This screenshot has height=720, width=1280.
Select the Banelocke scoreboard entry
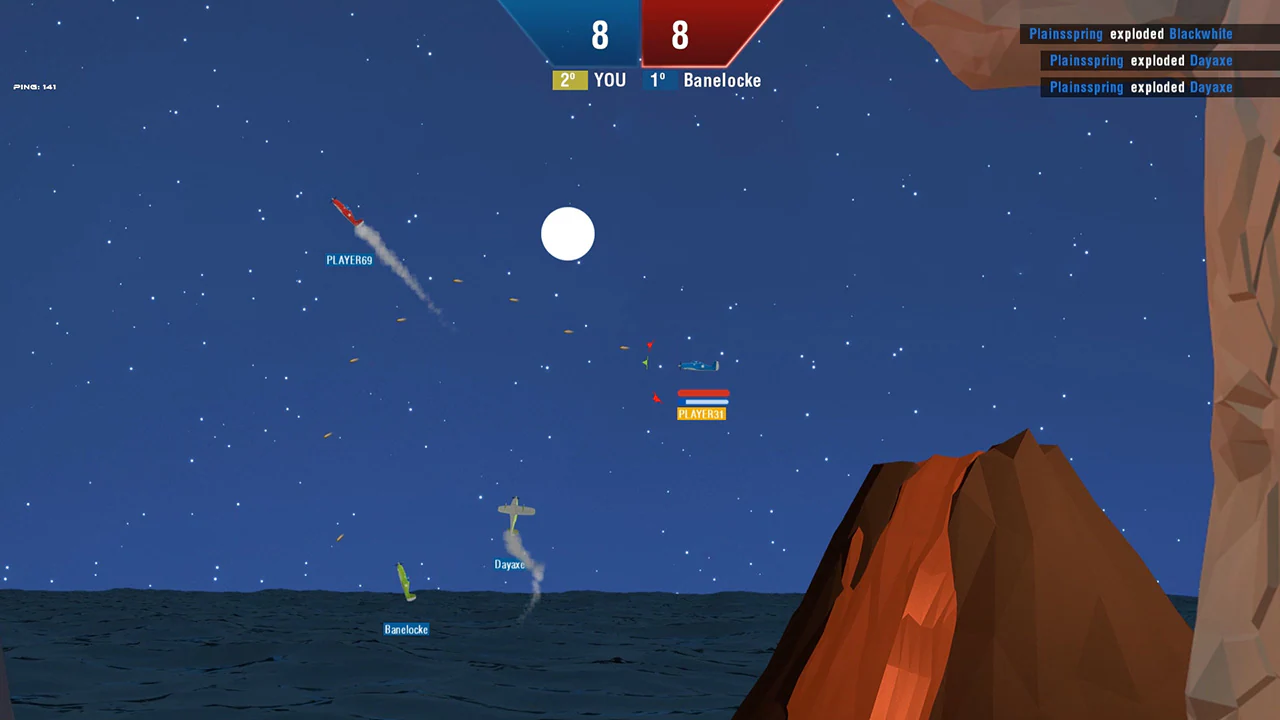pos(722,80)
